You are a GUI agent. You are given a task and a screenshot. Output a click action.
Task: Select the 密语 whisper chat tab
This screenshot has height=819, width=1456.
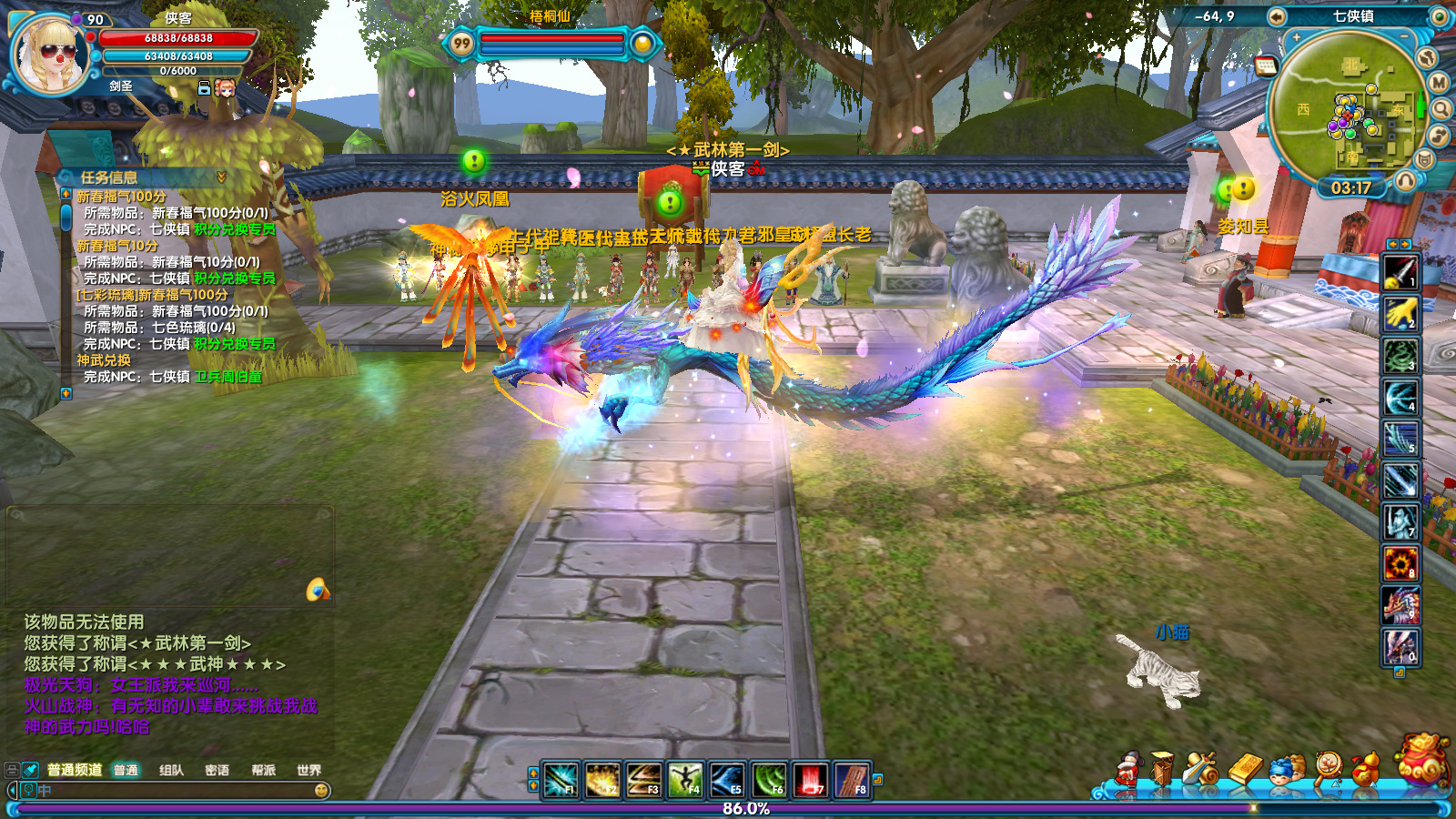point(217,771)
